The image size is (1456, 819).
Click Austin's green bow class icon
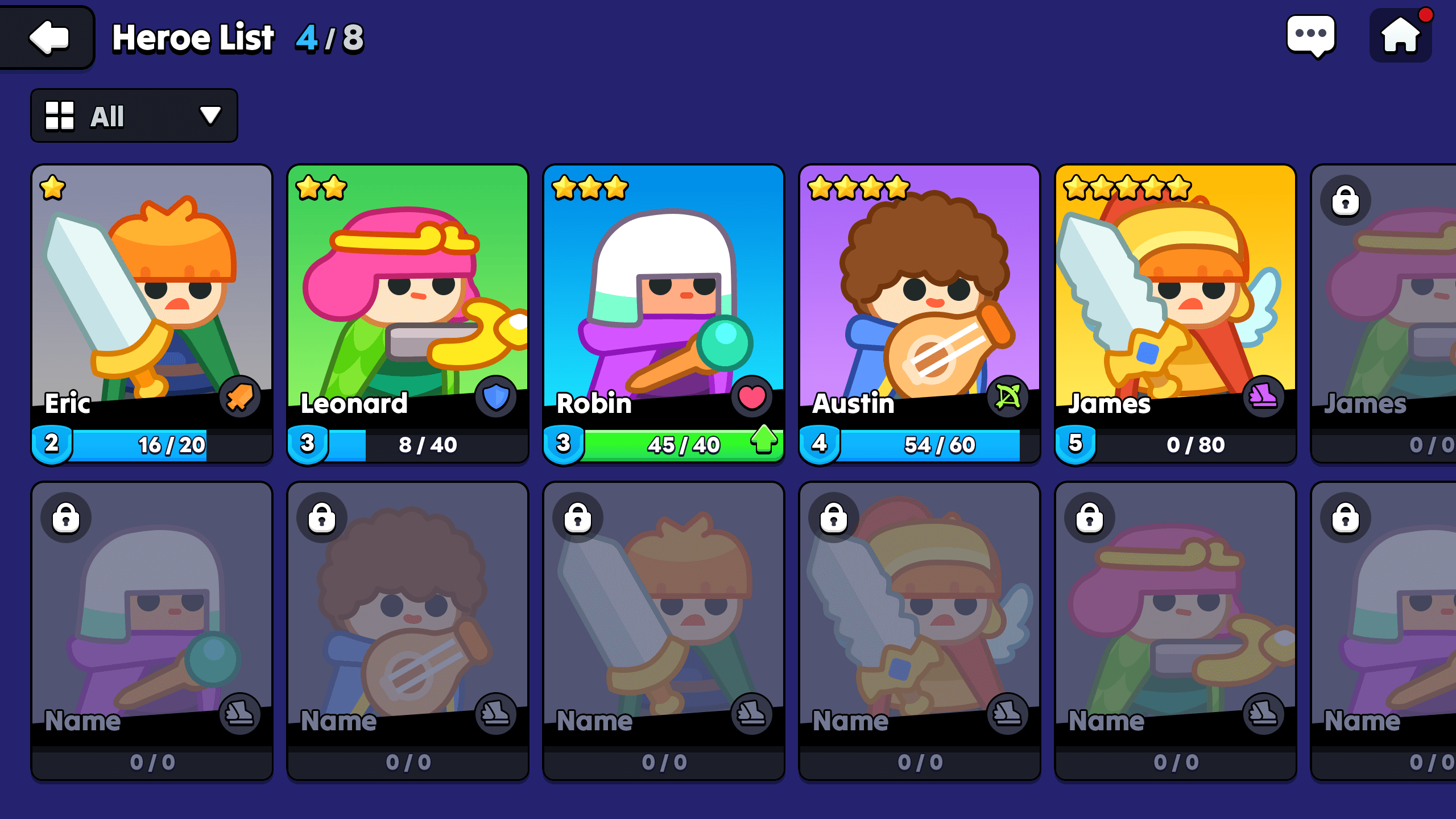[x=1007, y=398]
